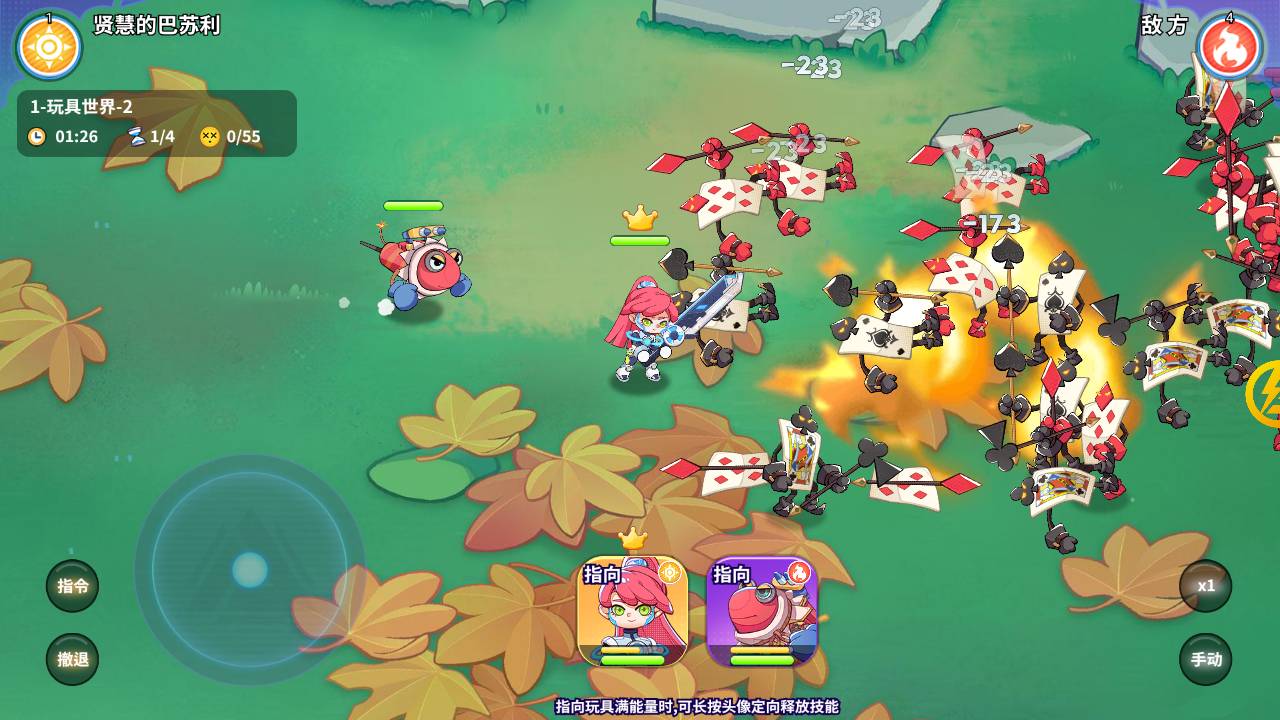
Task: Open the enemy's red flame avatar
Action: tap(1229, 47)
